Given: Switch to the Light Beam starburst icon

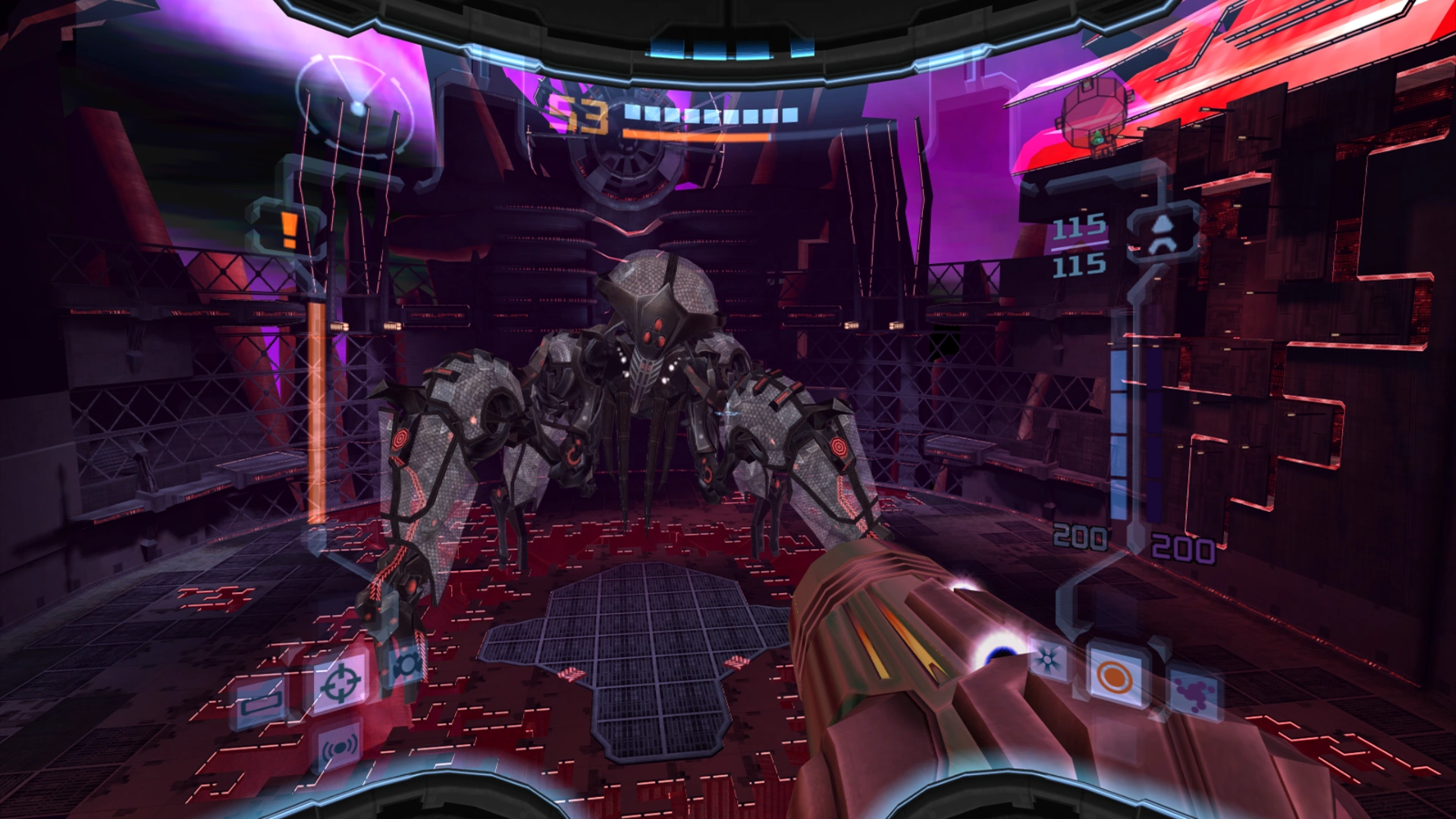Looking at the screenshot, I should coord(1048,660).
